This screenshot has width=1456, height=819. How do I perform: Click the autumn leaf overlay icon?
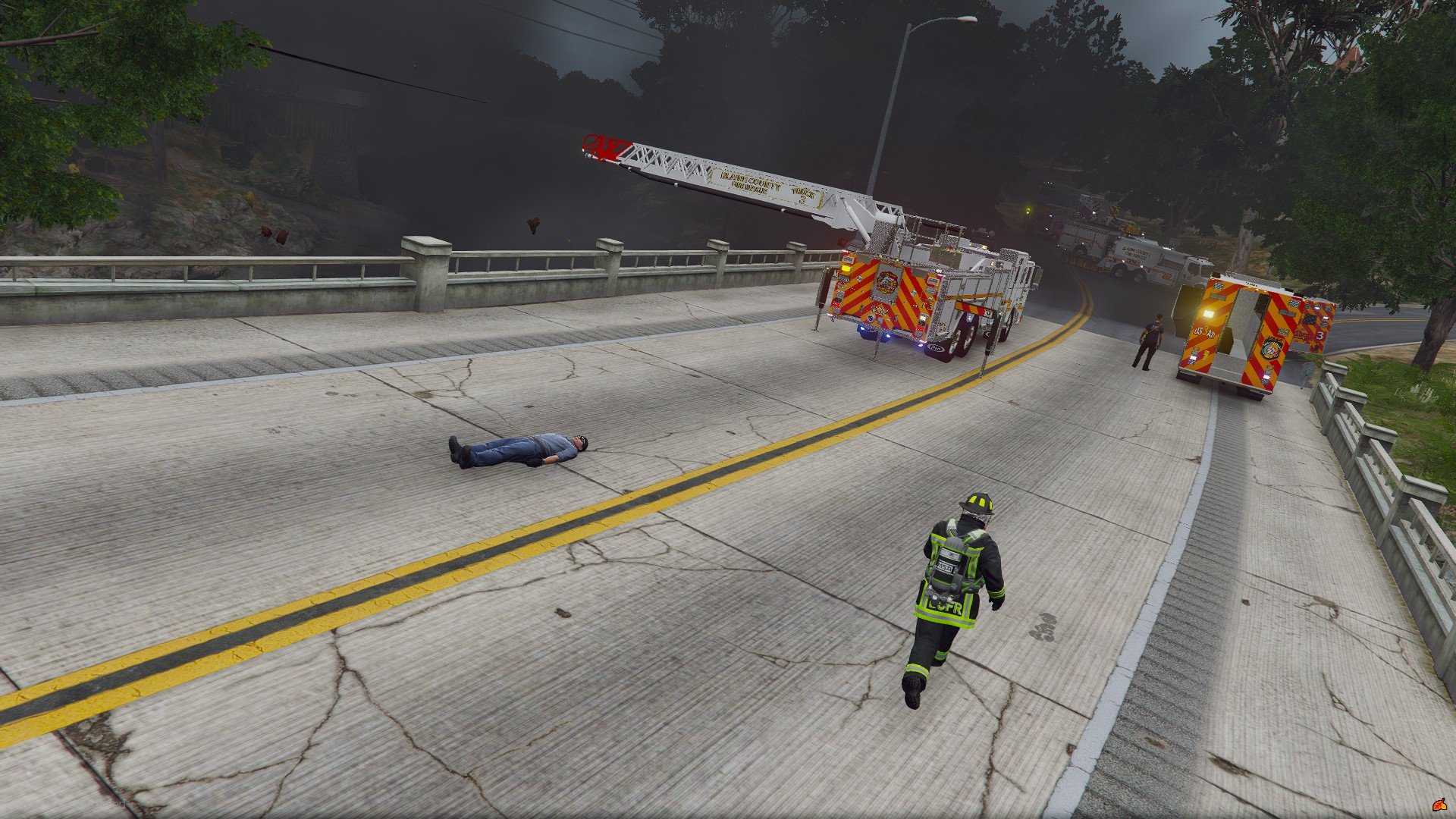(x=1439, y=804)
